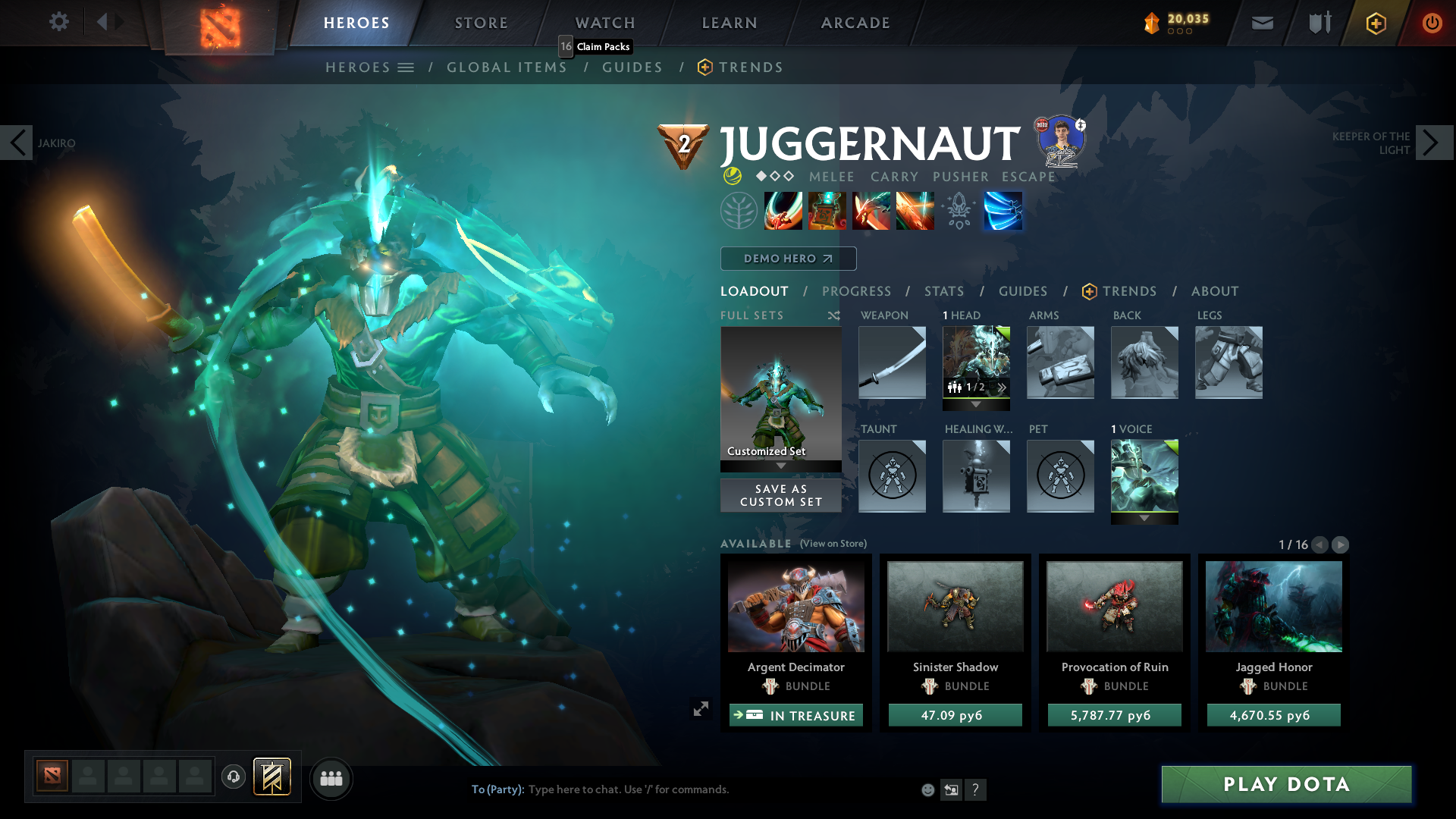Select the Healing Ward ability icon
The image size is (1456, 819).
pos(827,211)
